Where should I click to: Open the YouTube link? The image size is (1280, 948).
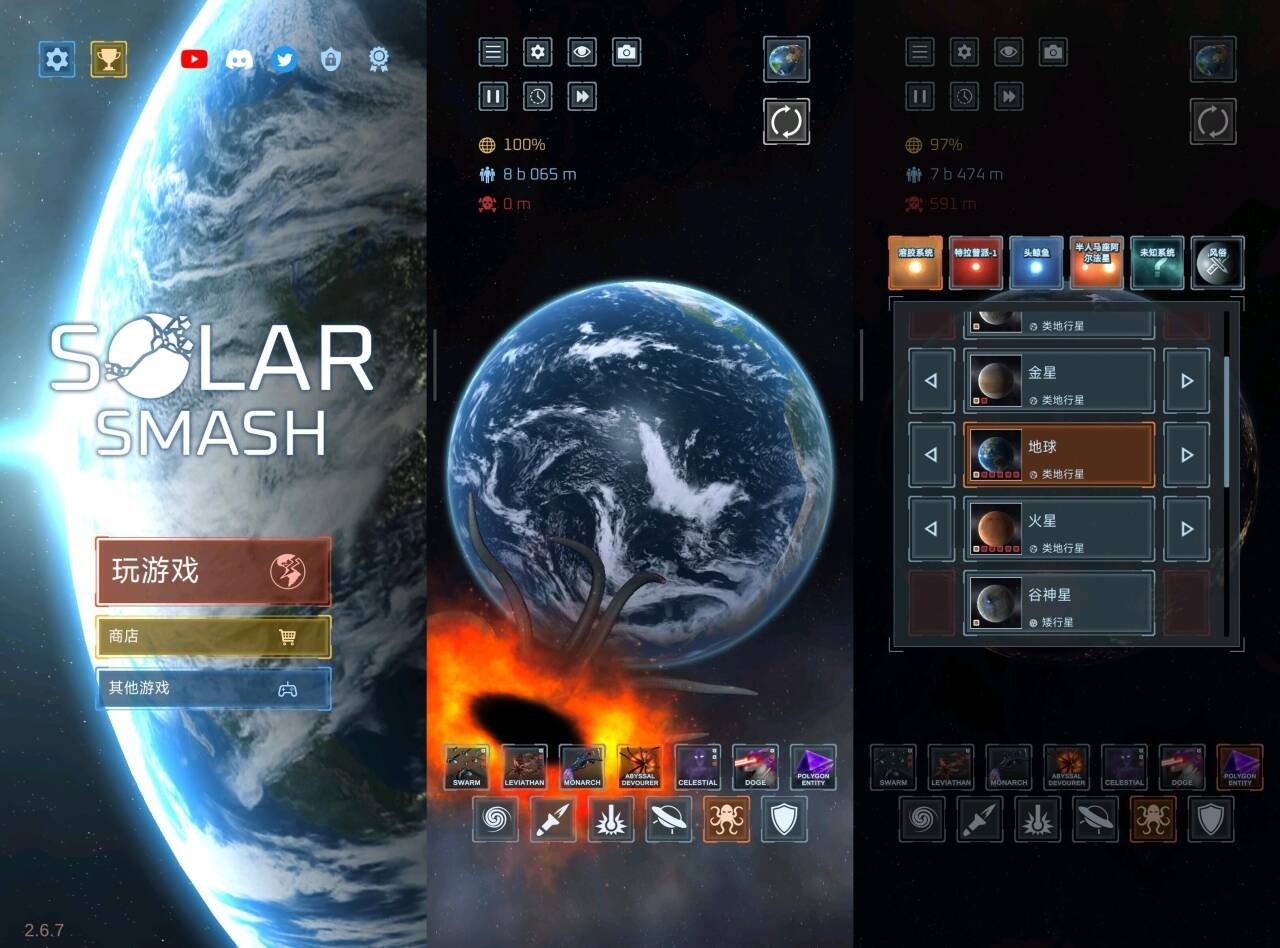point(194,59)
